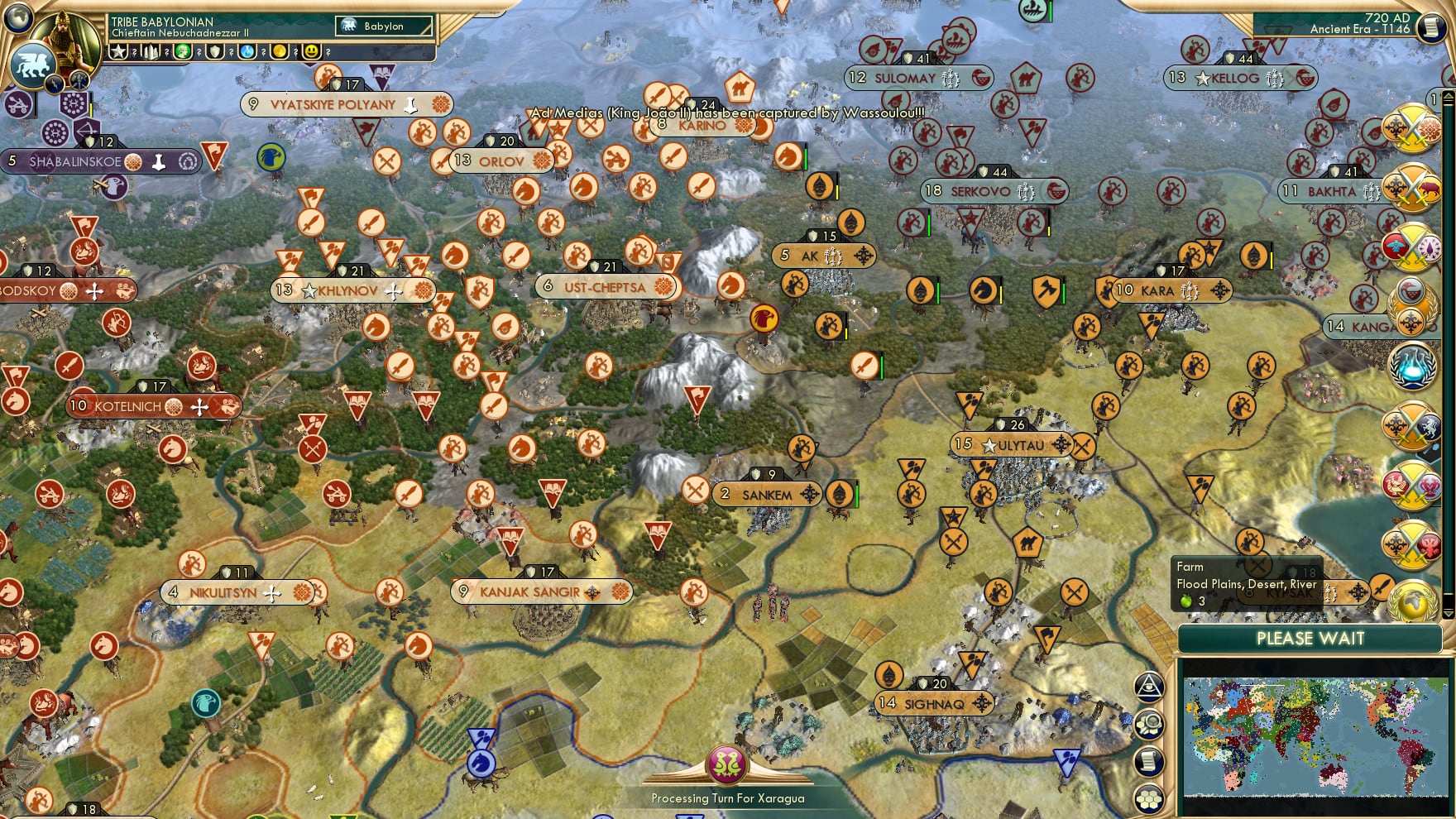
Task: Click the happiness smiley icon in the top bar
Action: [309, 51]
